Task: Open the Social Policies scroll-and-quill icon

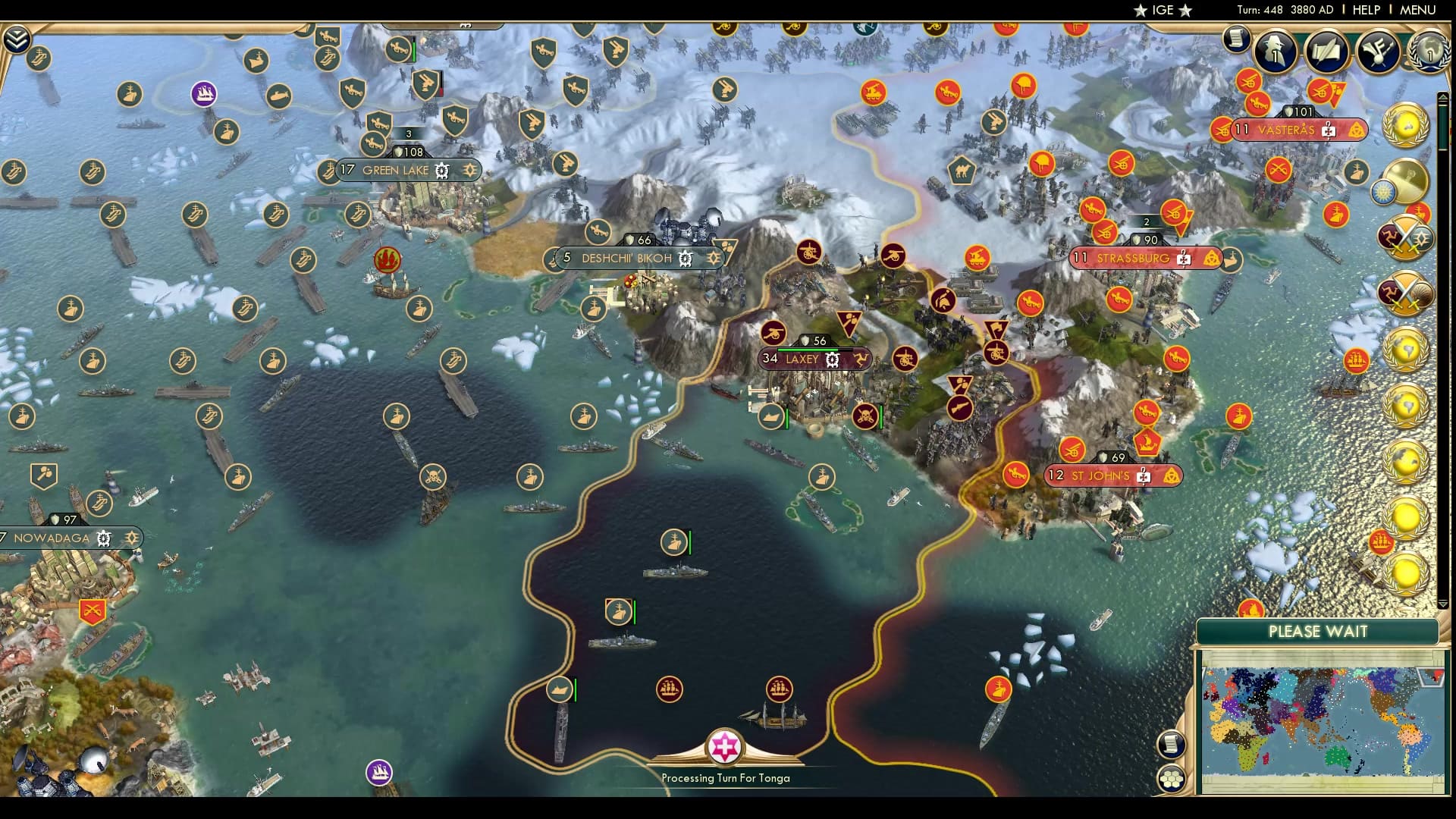Action: coord(1326,50)
